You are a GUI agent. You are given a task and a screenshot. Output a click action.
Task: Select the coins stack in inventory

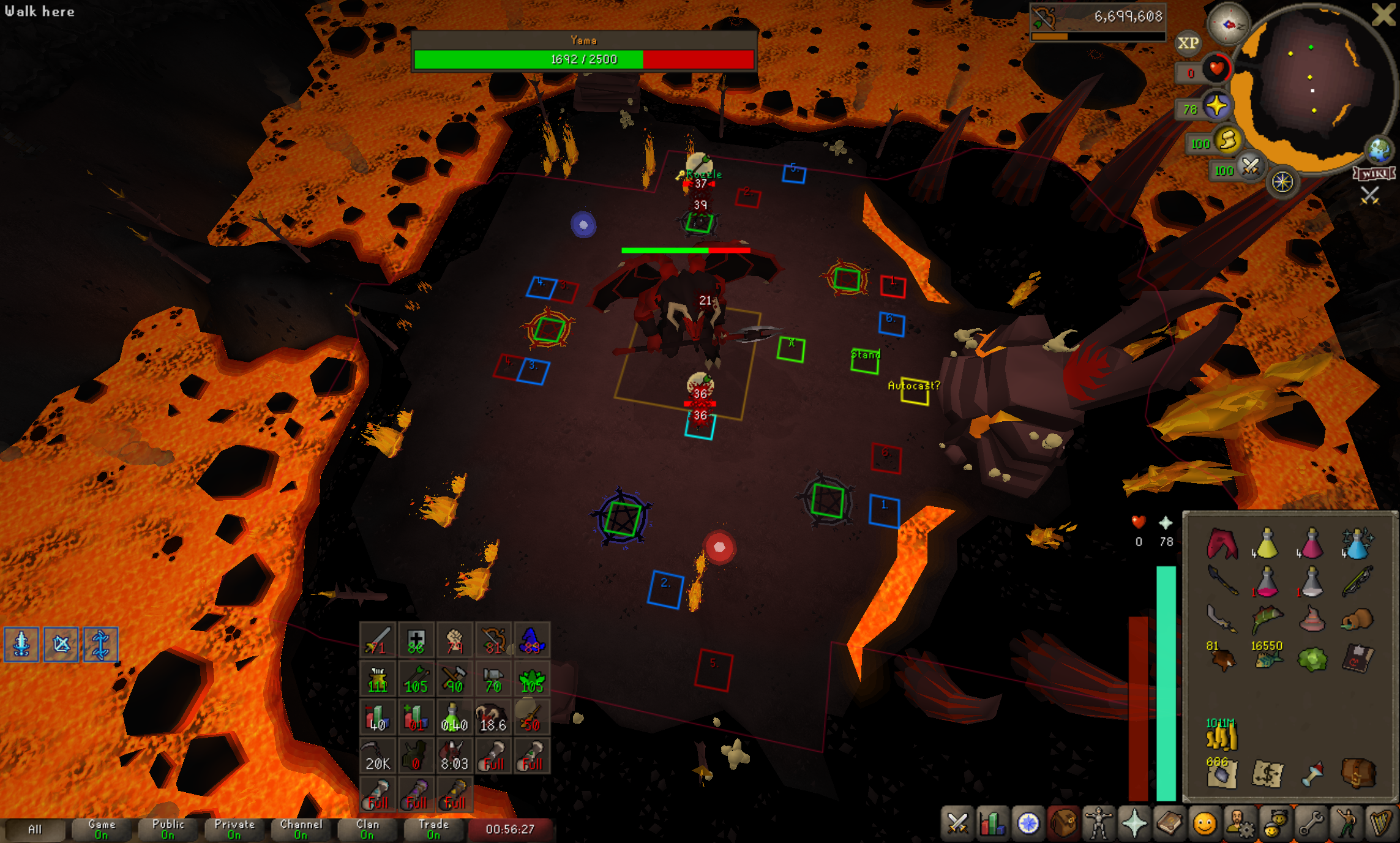click(1221, 735)
